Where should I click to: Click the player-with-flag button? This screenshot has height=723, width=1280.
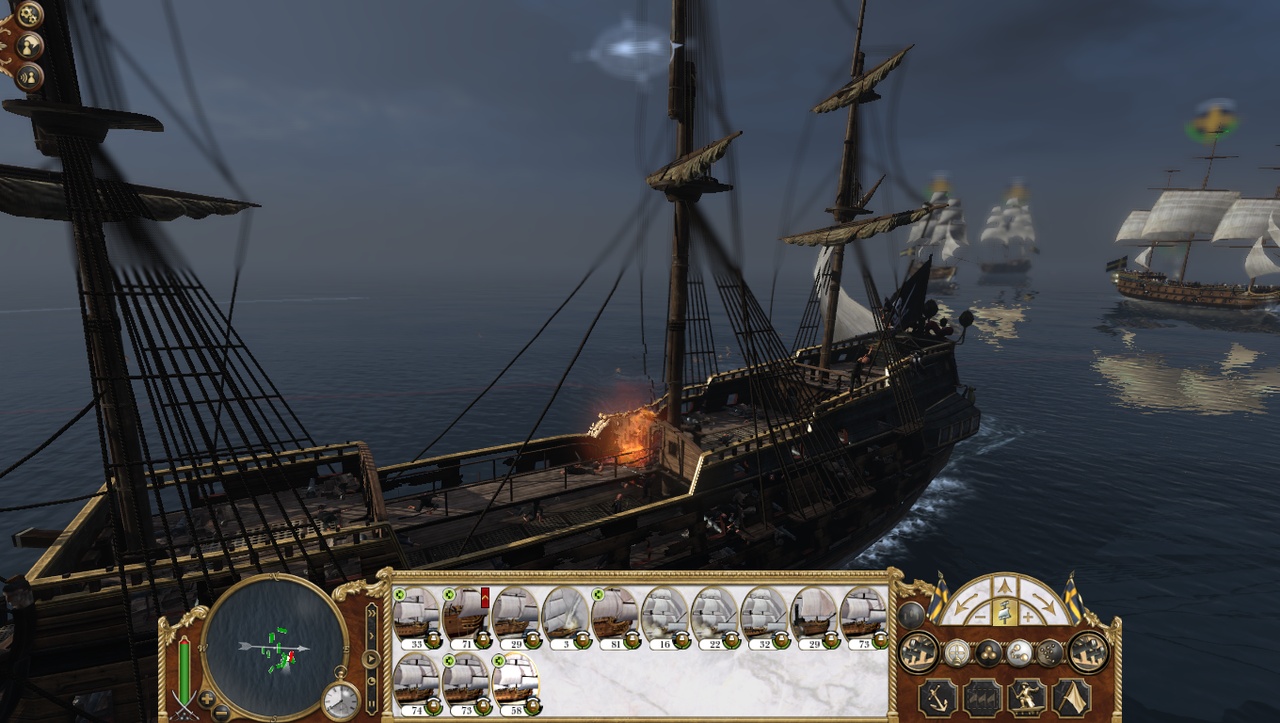tap(30, 45)
